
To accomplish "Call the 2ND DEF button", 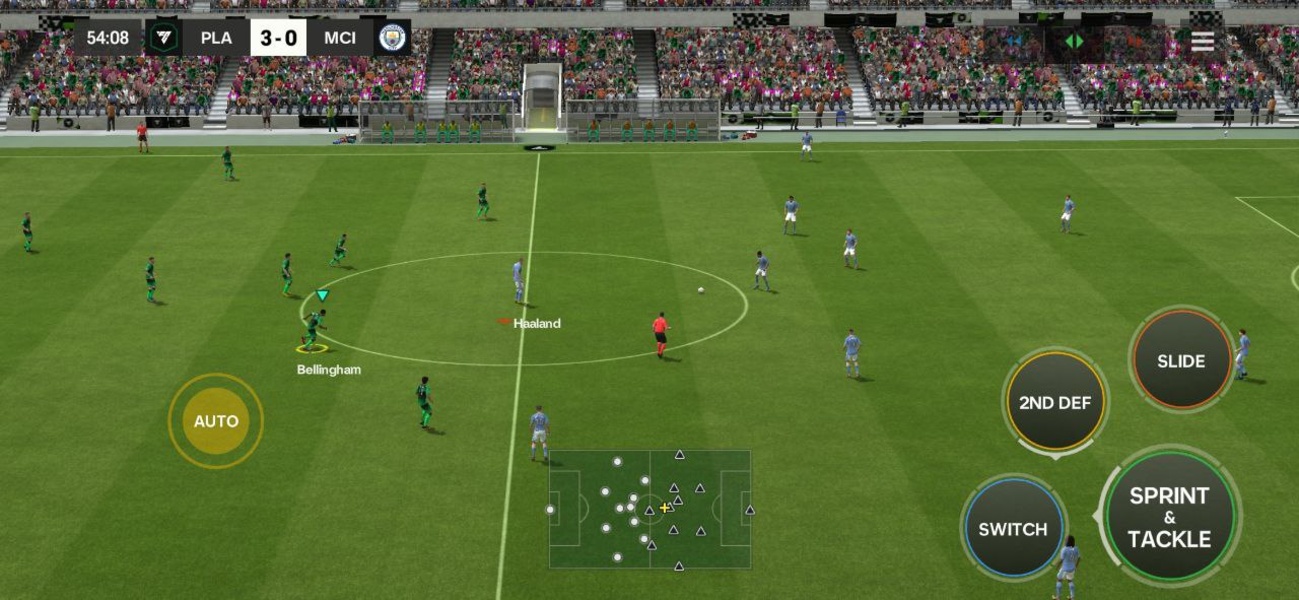I will coord(1055,403).
